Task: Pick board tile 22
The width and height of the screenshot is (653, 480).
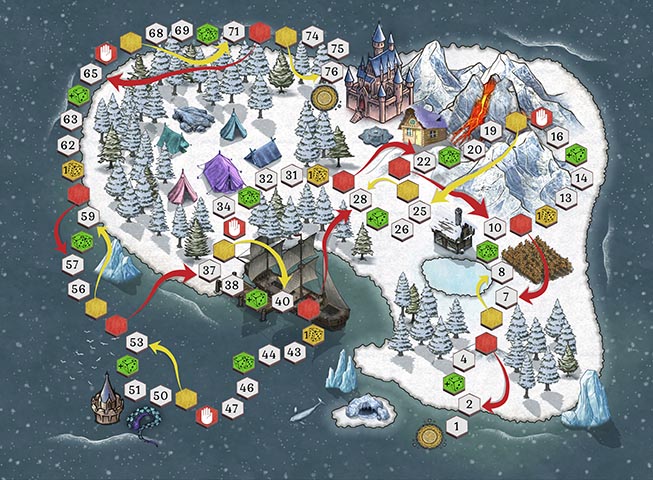Action: point(424,160)
